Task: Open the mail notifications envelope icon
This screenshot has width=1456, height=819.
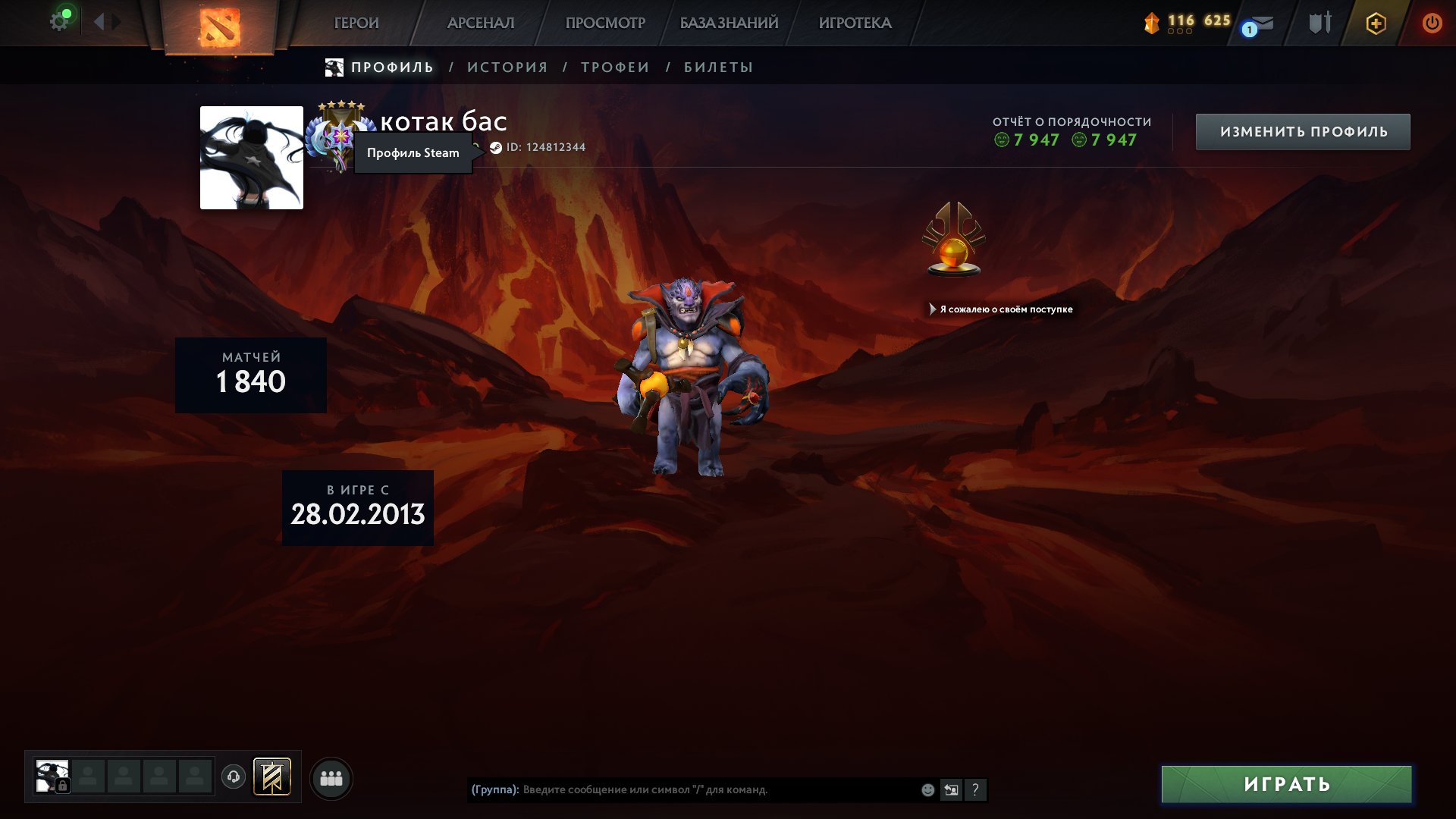Action: coord(1261,23)
